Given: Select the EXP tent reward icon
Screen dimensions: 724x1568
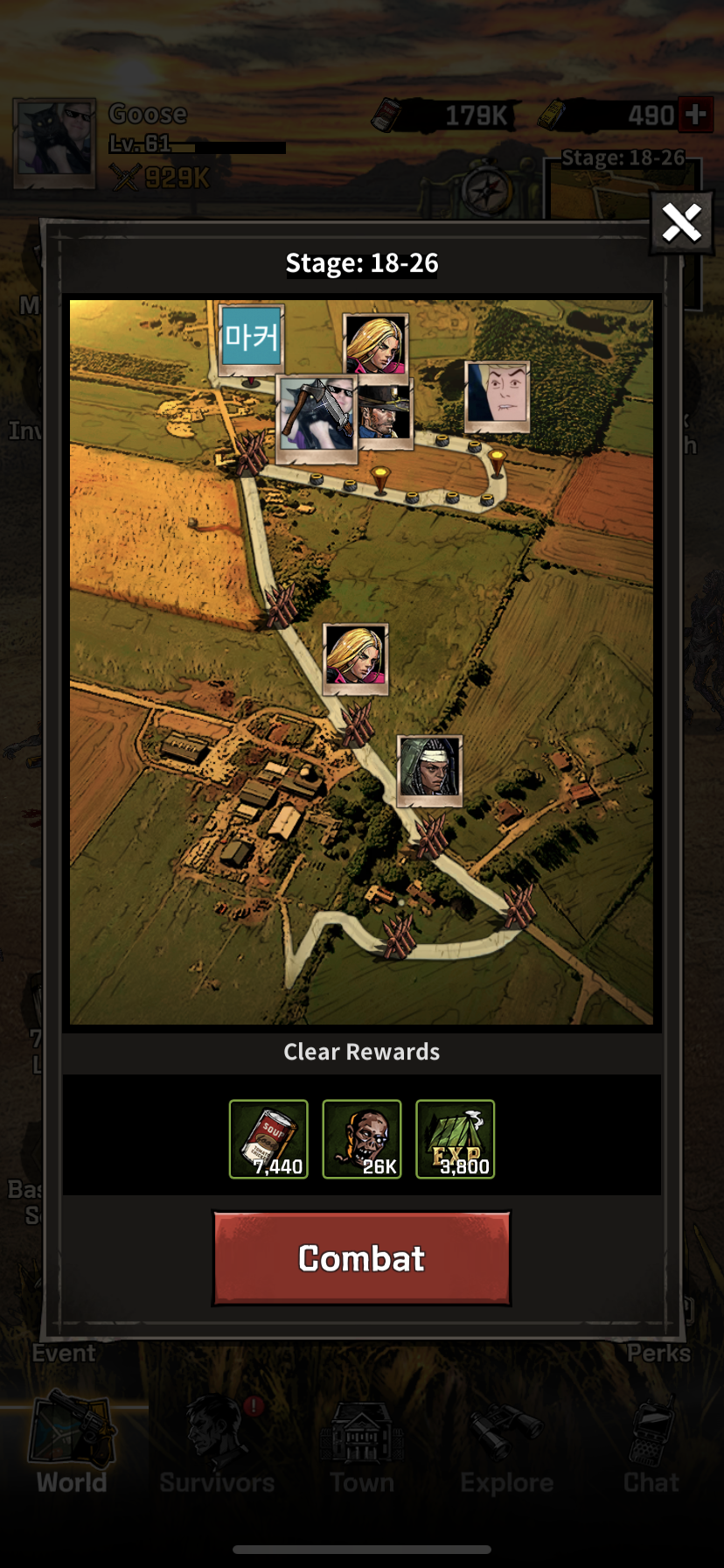Looking at the screenshot, I should click(455, 1139).
